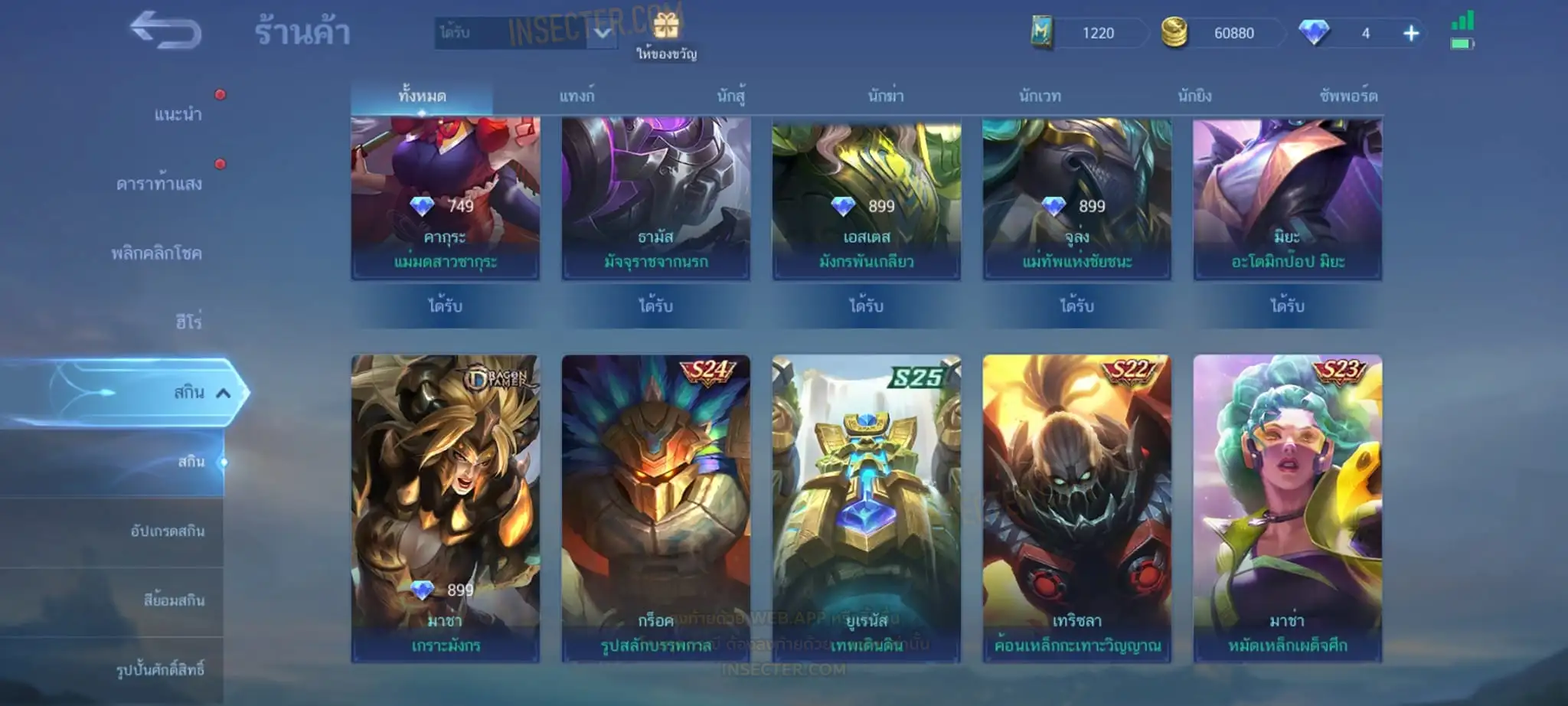Switch to the แทงก์ tab
The width and height of the screenshot is (1568, 706).
577,96
